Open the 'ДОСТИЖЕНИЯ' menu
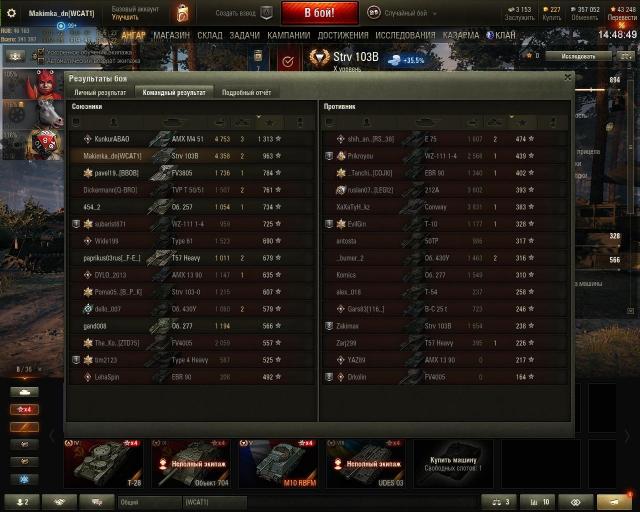Viewport: 640px width, 512px height. [343, 35]
